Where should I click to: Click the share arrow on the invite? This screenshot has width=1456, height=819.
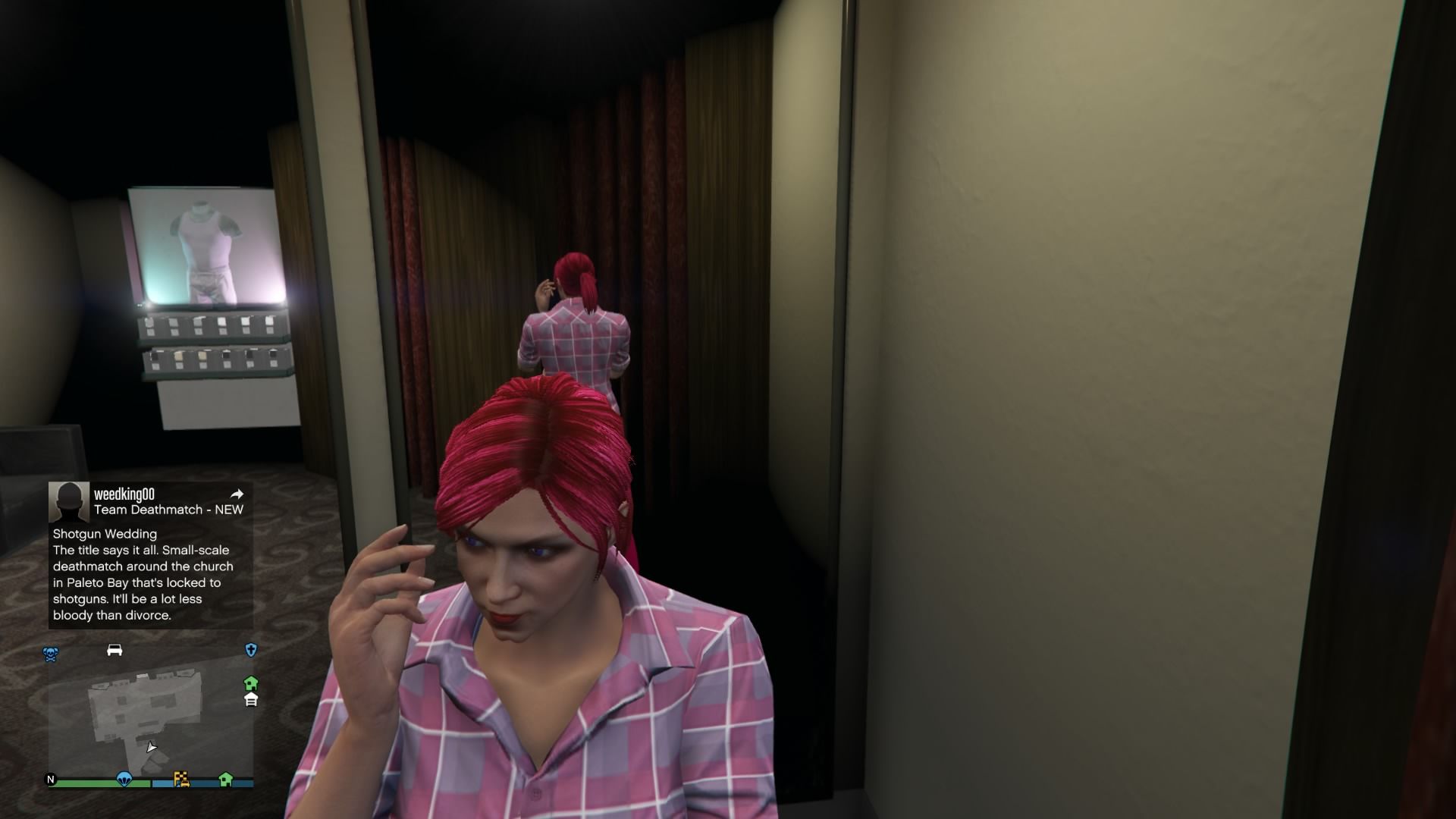237,494
